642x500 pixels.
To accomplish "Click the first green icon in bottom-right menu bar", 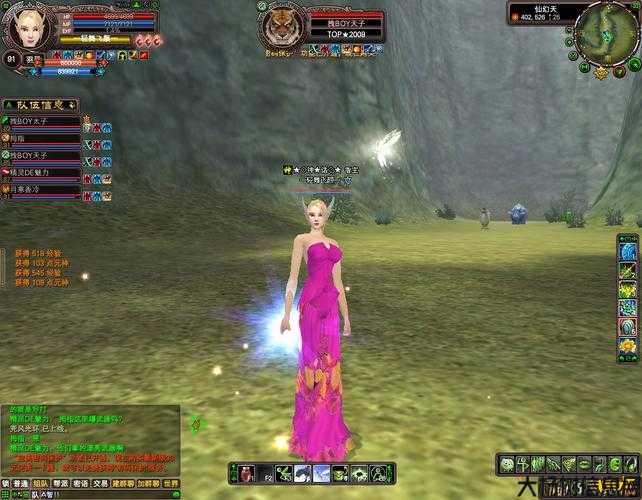I will 507,464.
